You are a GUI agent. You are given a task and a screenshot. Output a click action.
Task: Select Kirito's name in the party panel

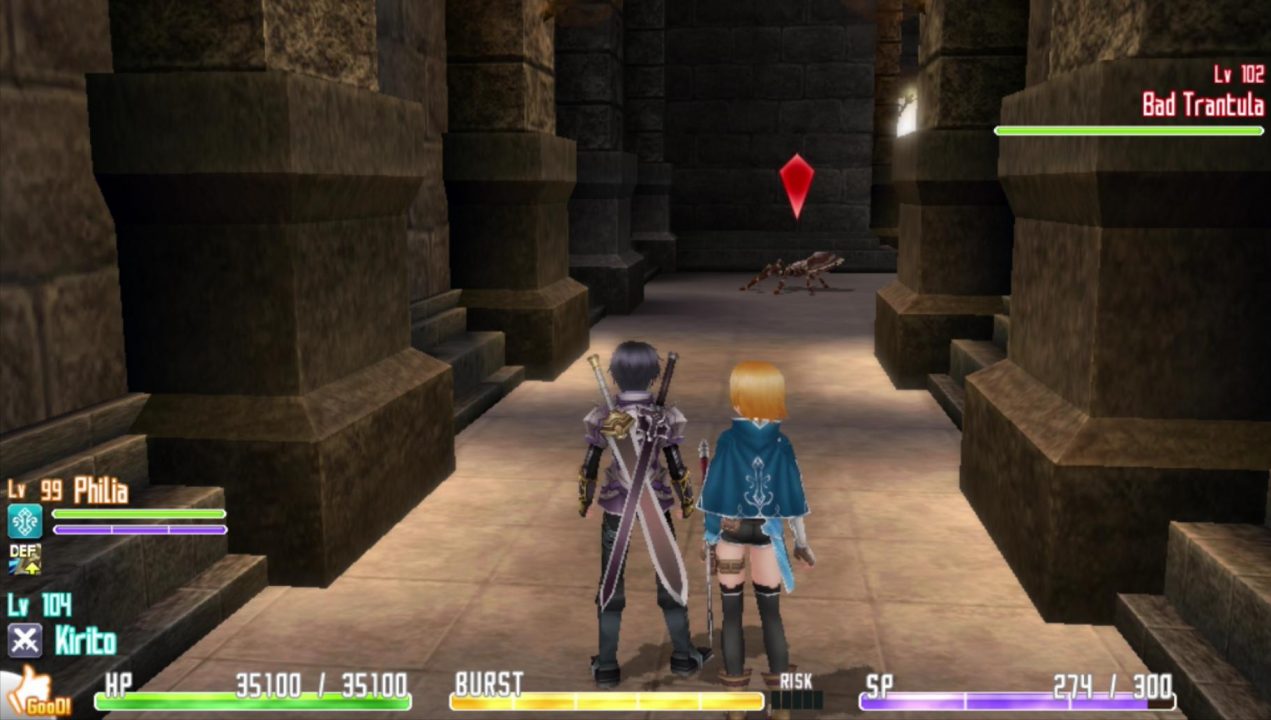click(x=85, y=640)
